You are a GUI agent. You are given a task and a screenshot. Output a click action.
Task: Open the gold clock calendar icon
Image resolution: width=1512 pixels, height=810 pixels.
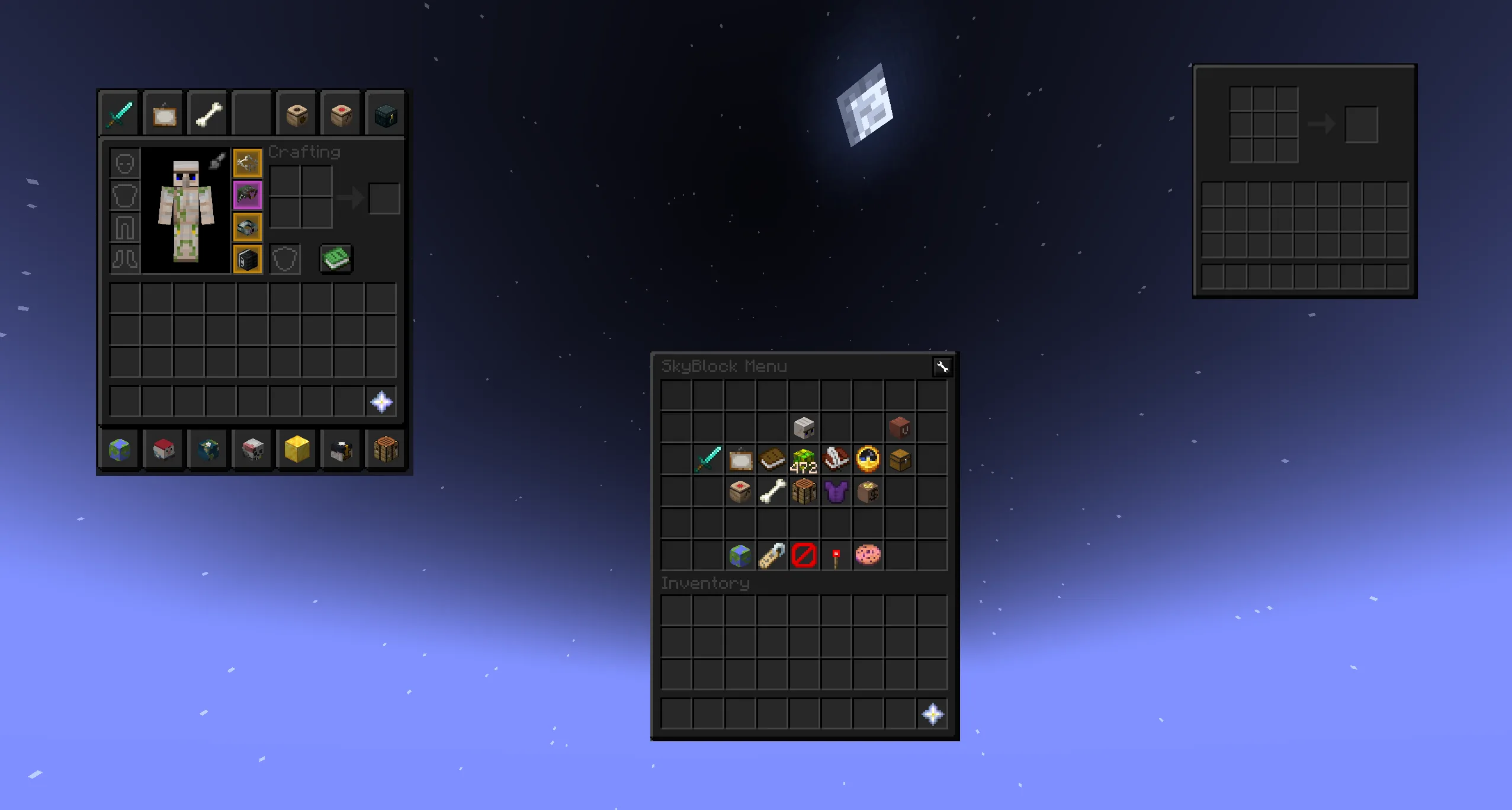pyautogui.click(x=869, y=459)
